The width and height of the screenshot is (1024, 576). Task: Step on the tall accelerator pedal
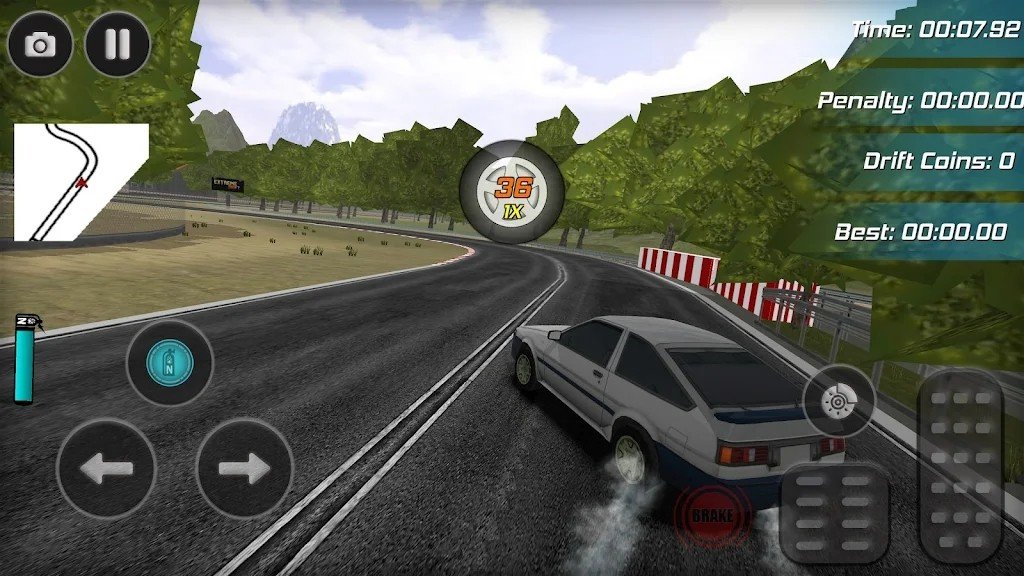(960, 466)
